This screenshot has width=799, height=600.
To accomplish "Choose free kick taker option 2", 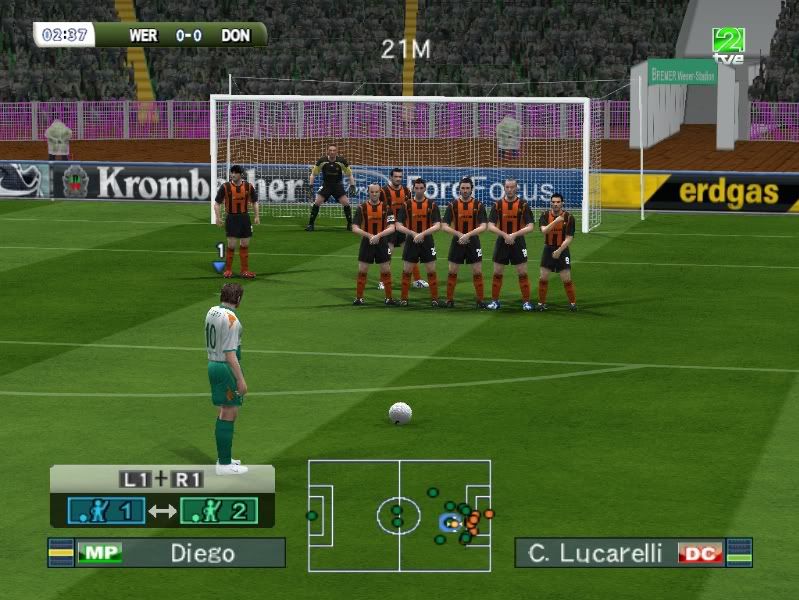I will (218, 512).
